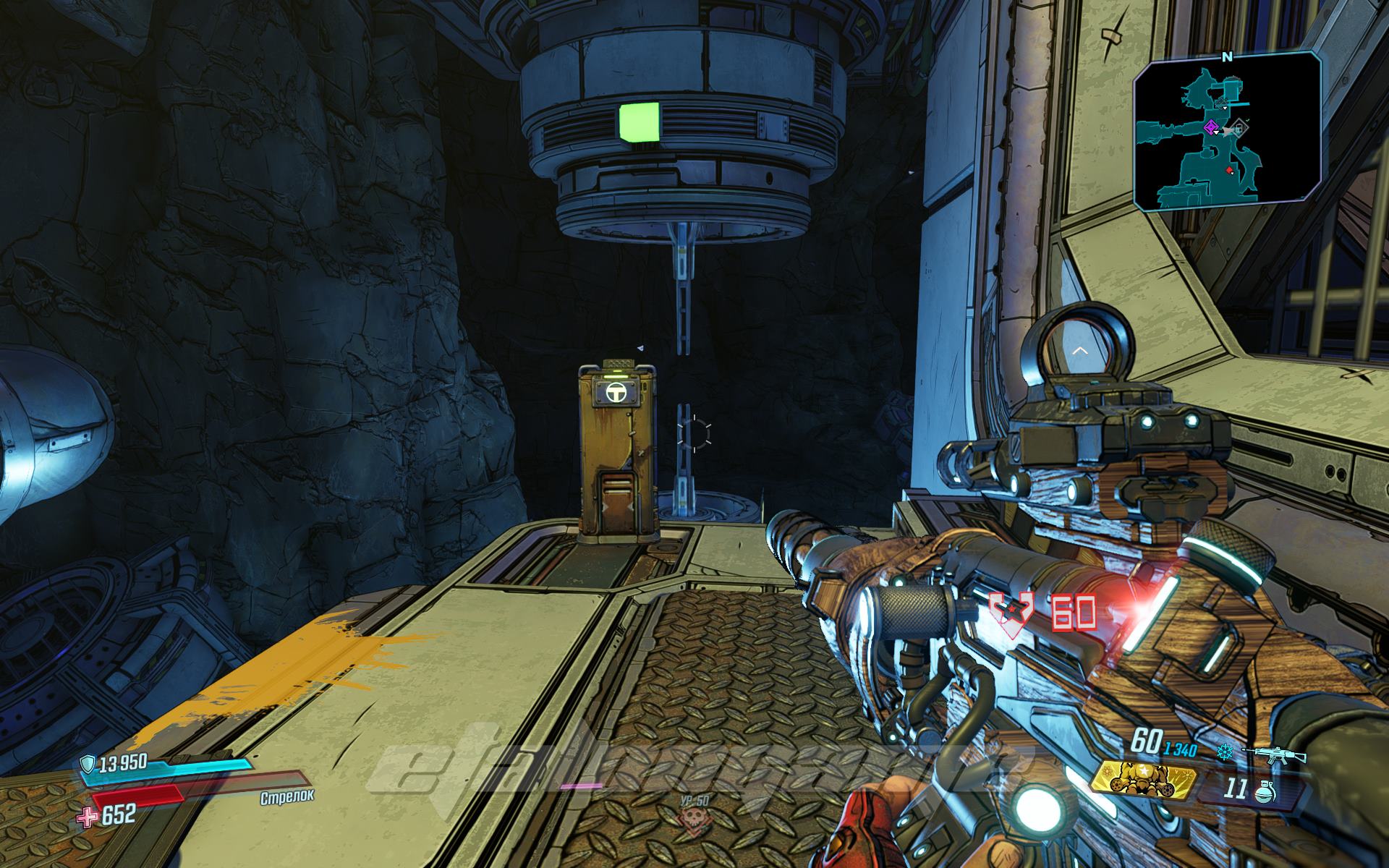The width and height of the screenshot is (1389, 868).
Task: Click the shield icon beside 13 950
Action: pyautogui.click(x=87, y=762)
